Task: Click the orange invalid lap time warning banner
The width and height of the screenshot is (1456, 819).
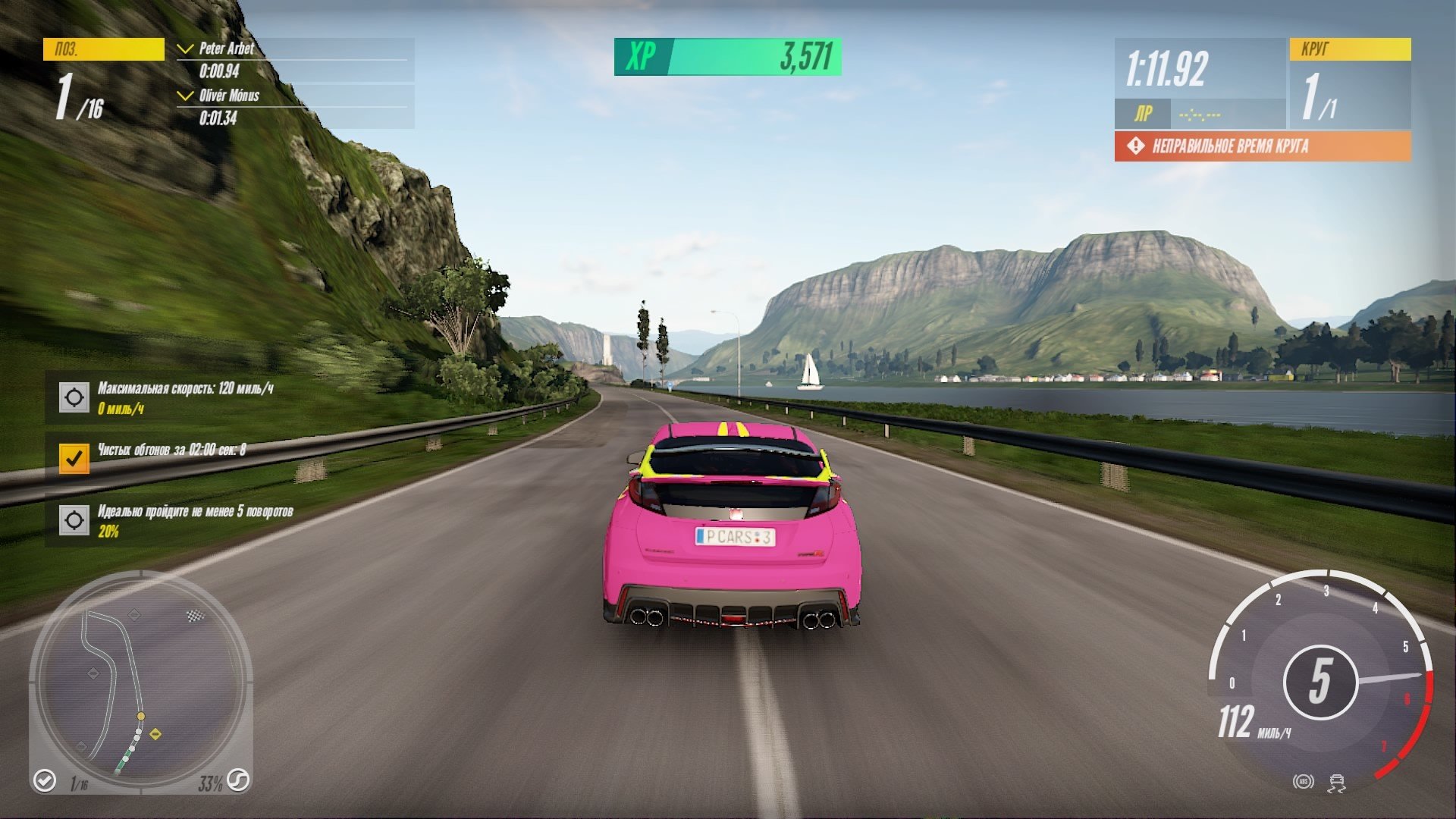Action: [1262, 146]
